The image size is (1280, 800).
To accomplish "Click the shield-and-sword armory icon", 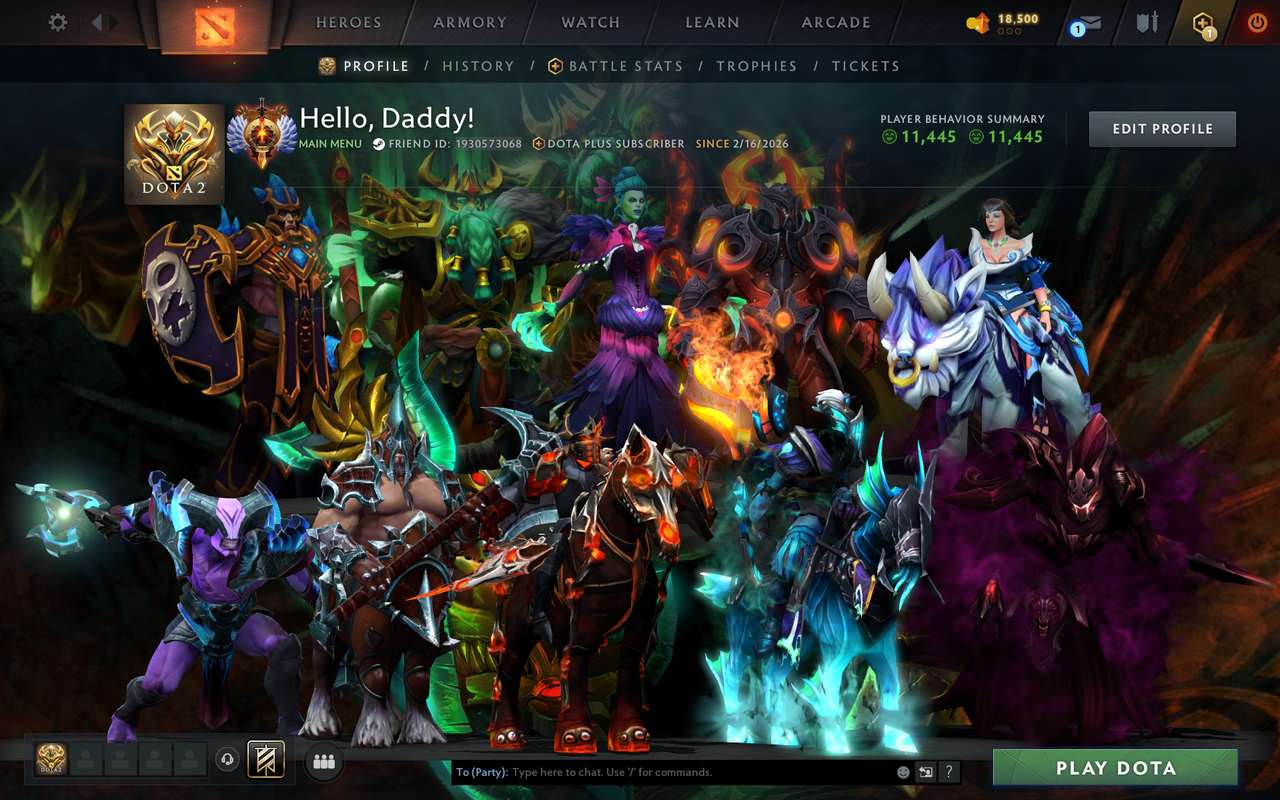I will pos(1147,22).
